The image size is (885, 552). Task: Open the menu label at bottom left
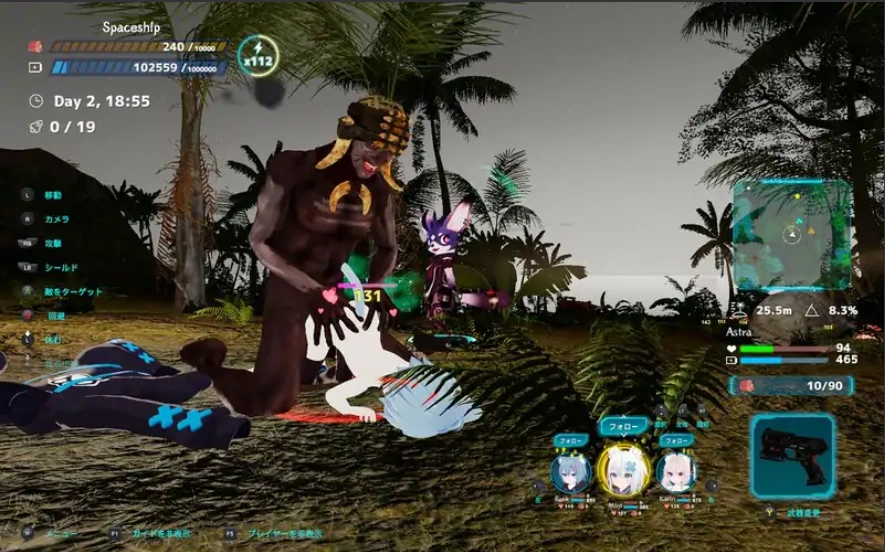point(61,534)
